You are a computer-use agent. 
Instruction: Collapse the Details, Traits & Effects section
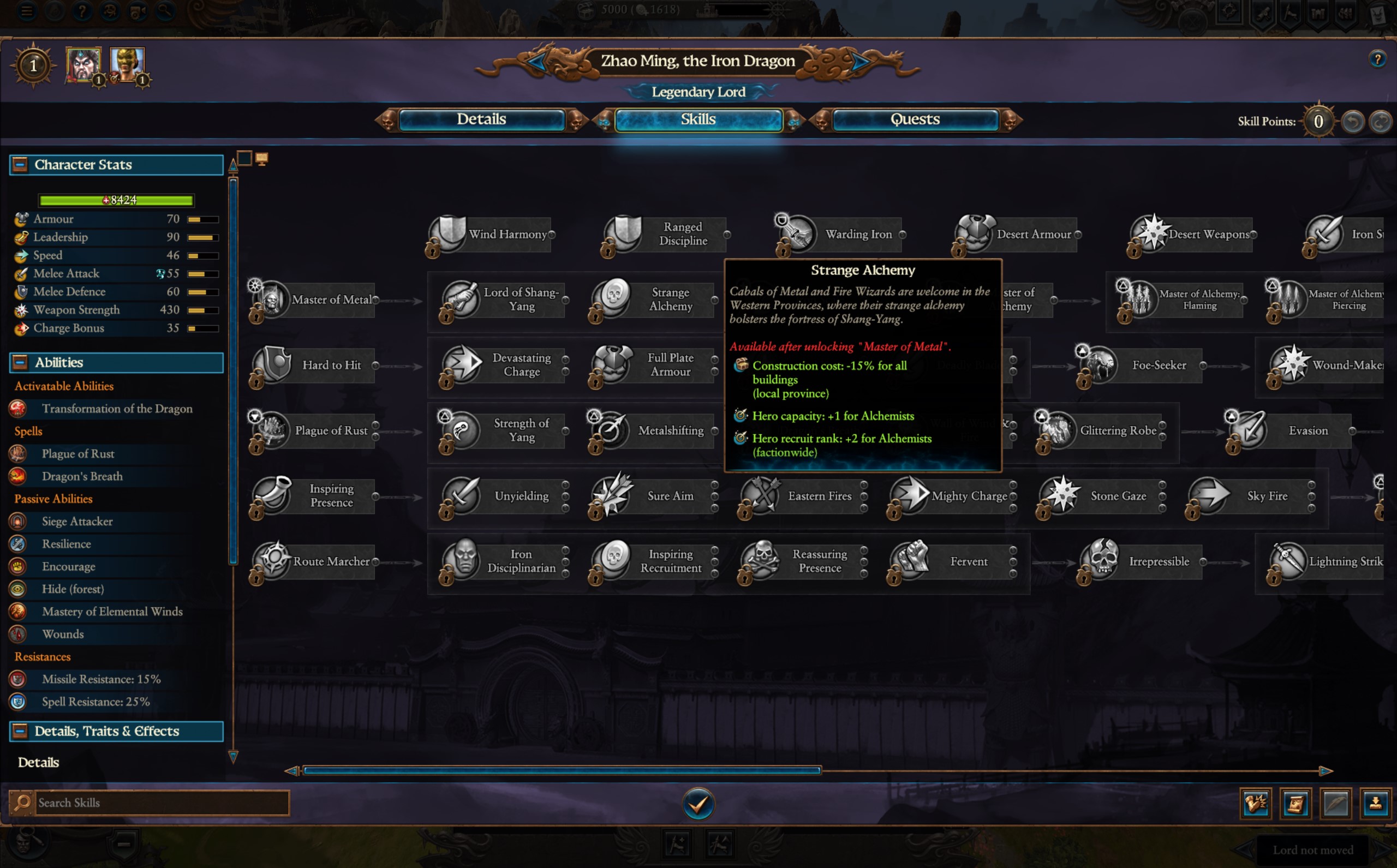[x=19, y=731]
